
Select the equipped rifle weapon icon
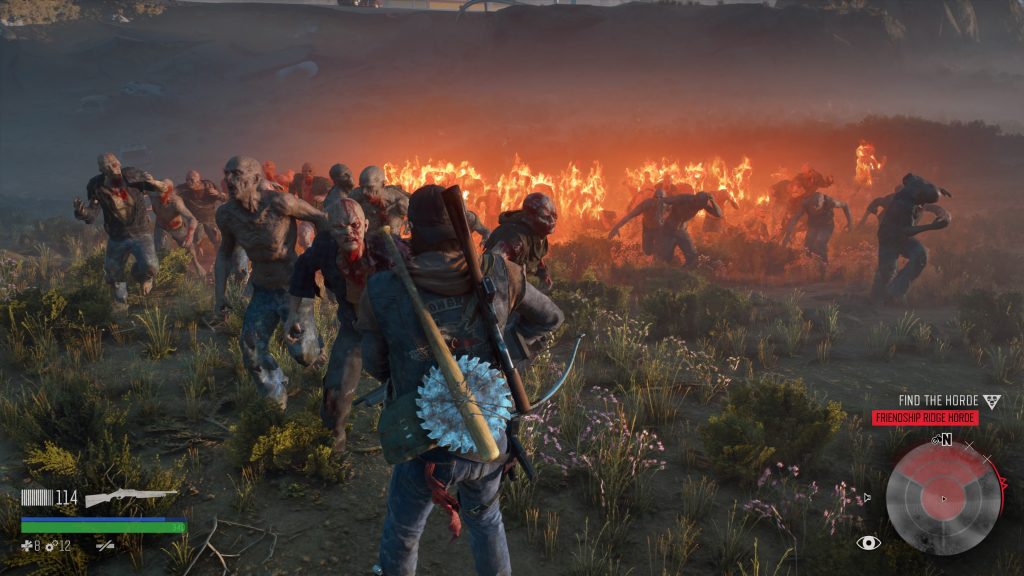tap(130, 497)
